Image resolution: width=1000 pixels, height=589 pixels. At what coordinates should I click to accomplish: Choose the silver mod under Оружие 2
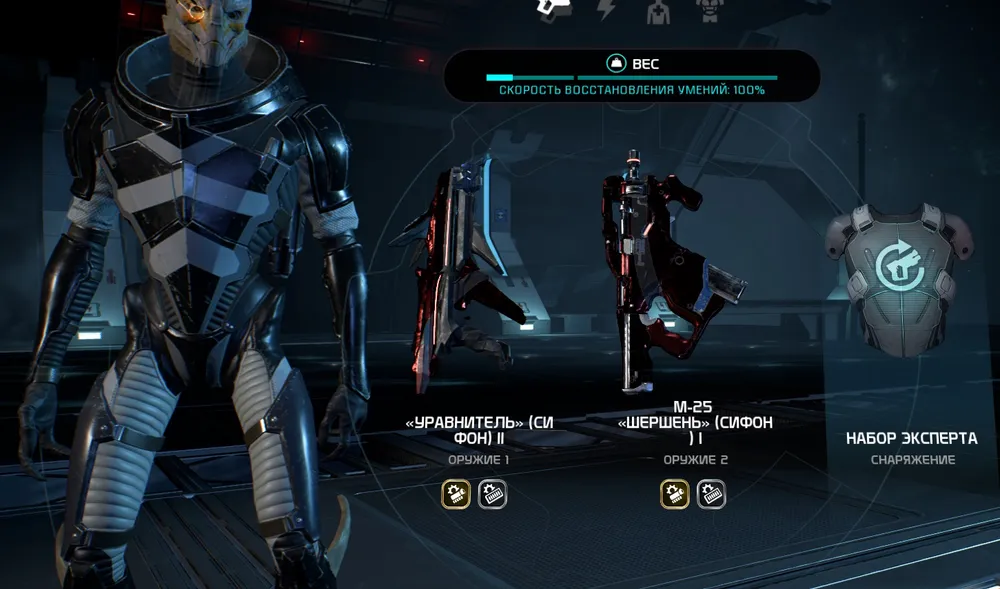tap(711, 493)
